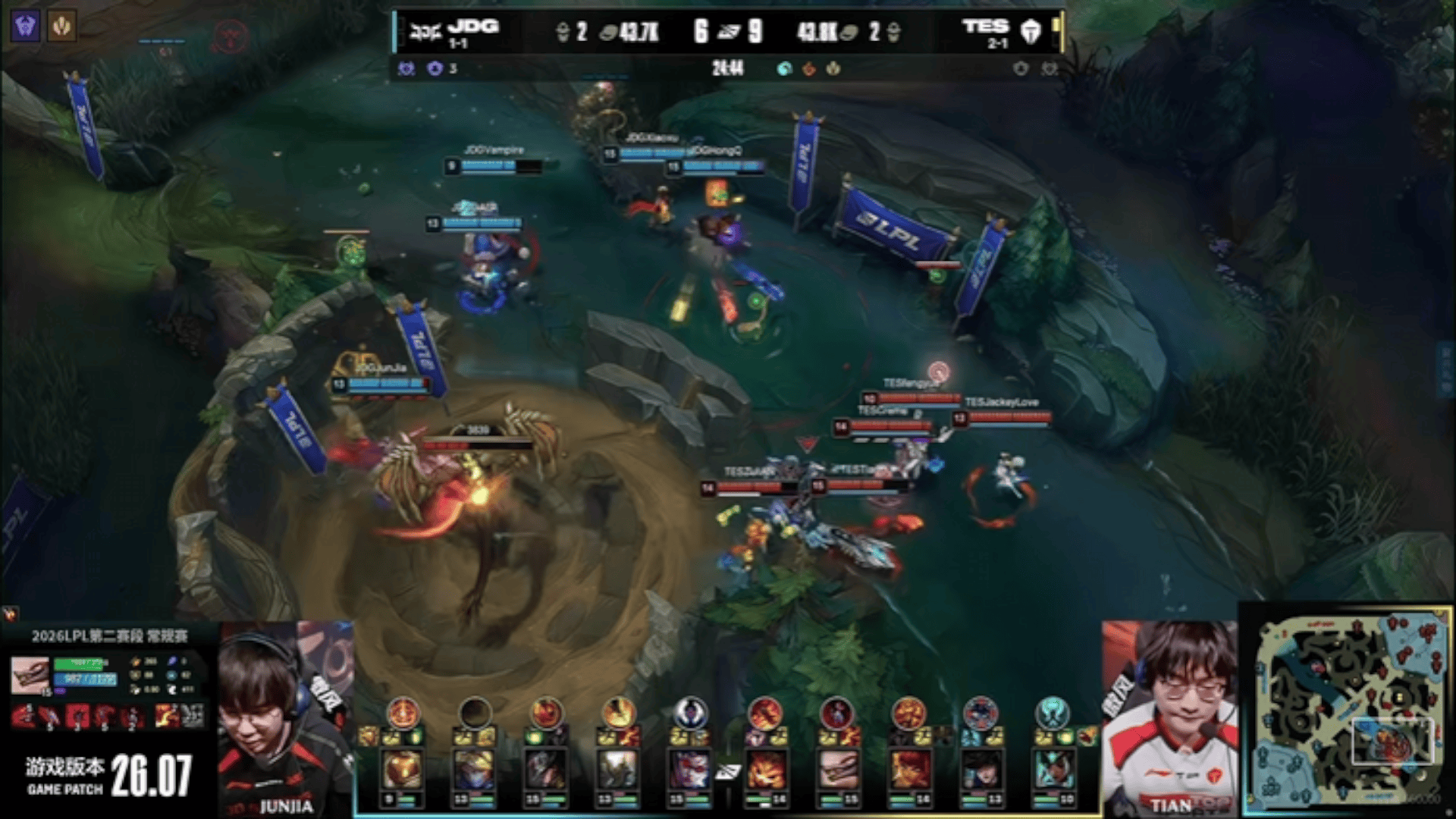Viewport: 1456px width, 819px height.
Task: Click the large focused champion portrait beside health bar
Action: [30, 674]
